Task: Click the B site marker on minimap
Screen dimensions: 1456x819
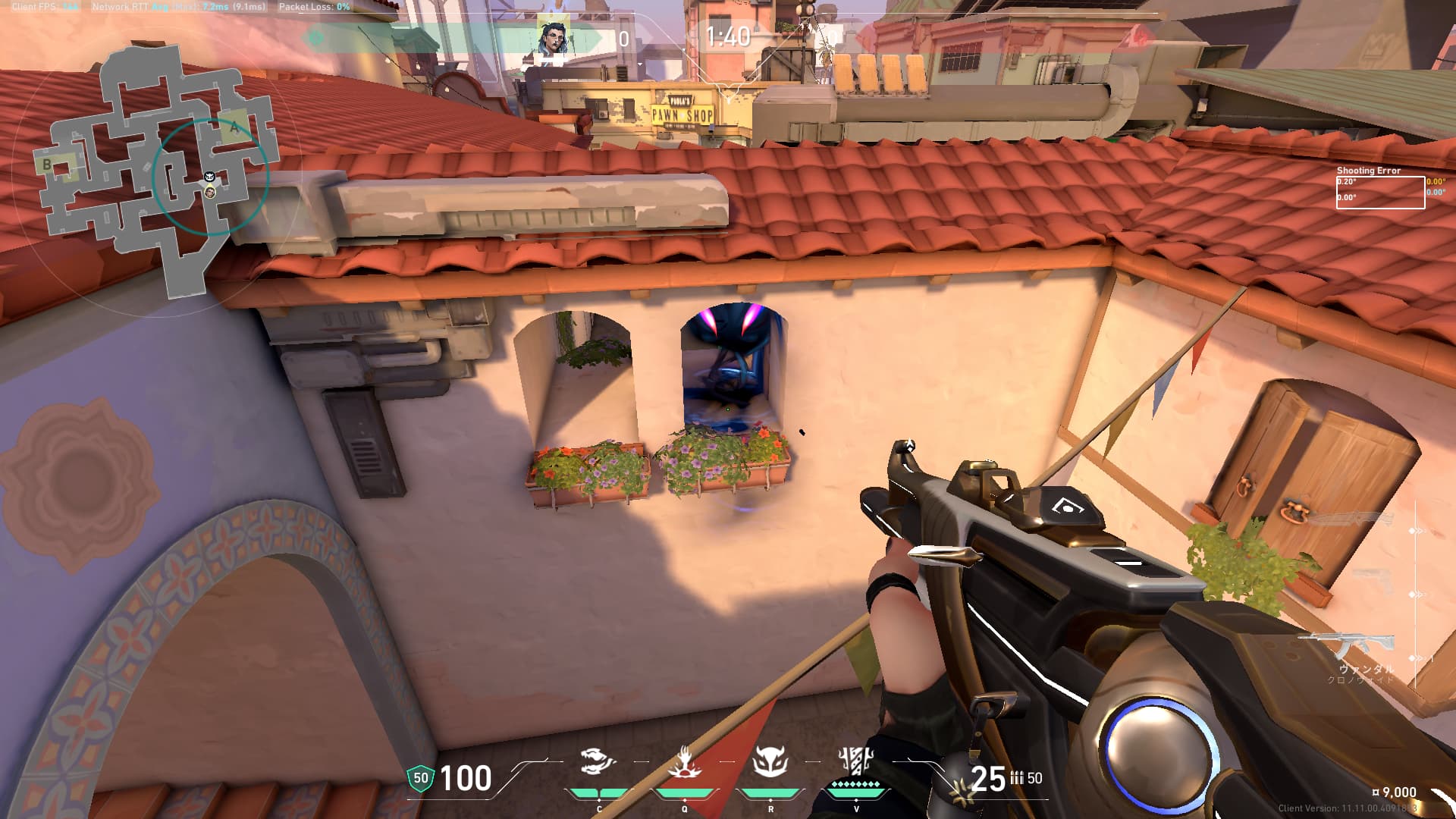Action: [x=47, y=164]
